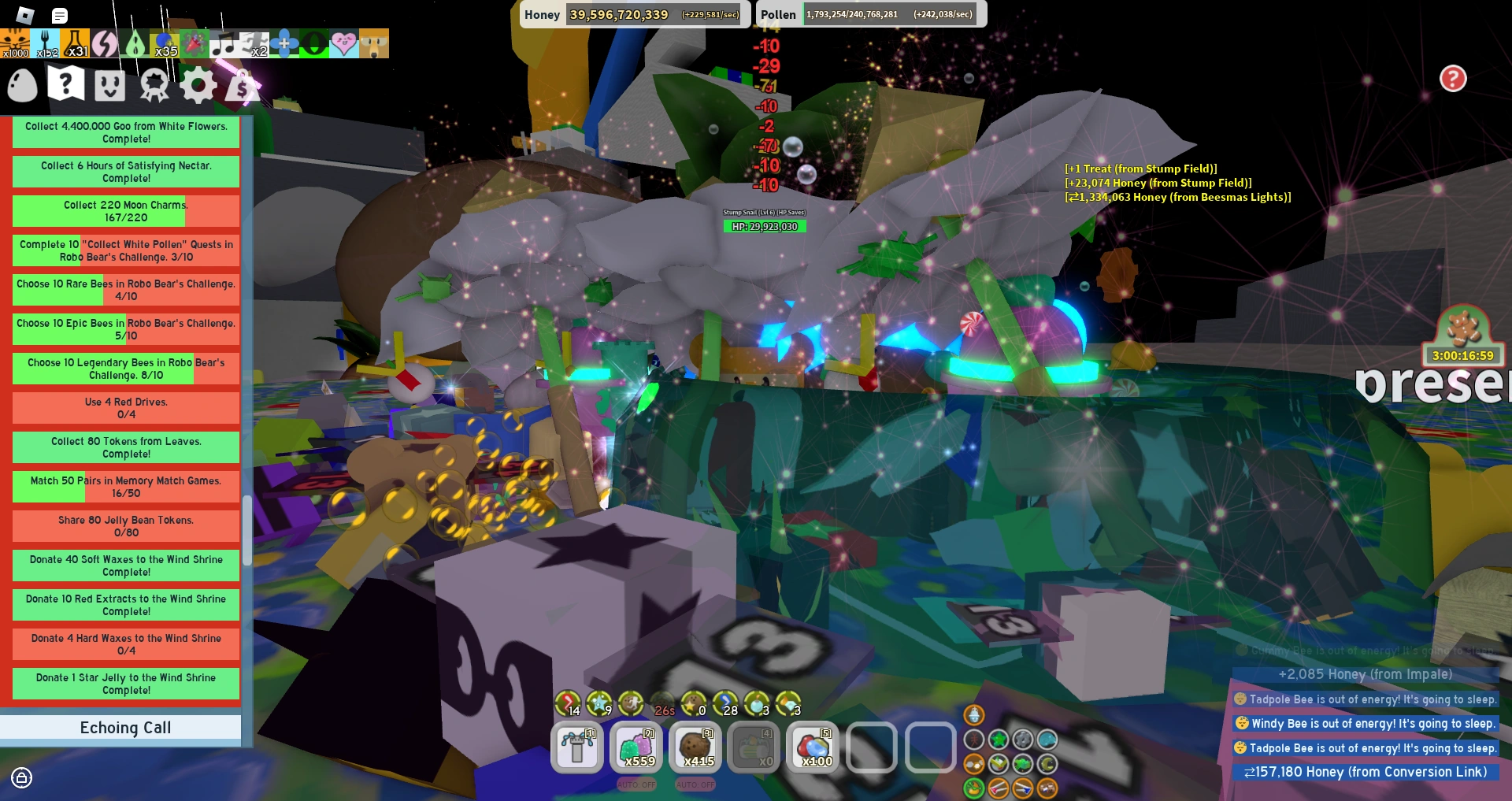This screenshot has height=801, width=1512.
Task: Open the settings gear menu
Action: pyautogui.click(x=197, y=86)
